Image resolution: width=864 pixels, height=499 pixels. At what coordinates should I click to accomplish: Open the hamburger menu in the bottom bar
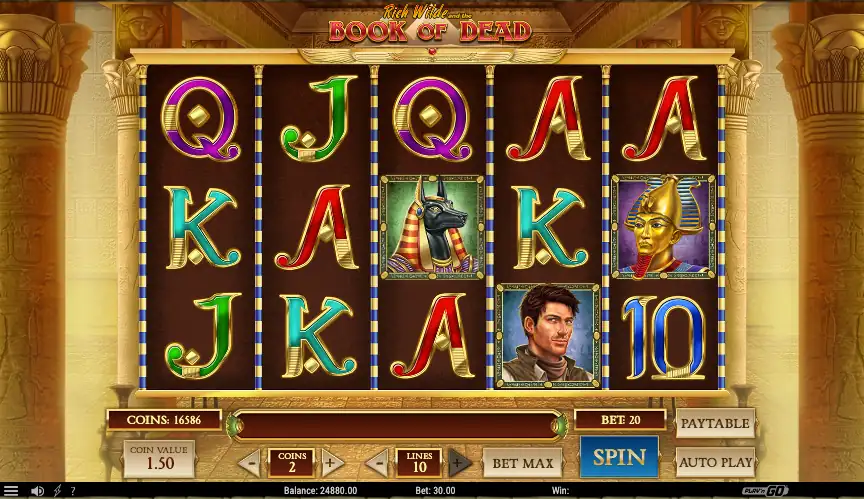coord(11,491)
